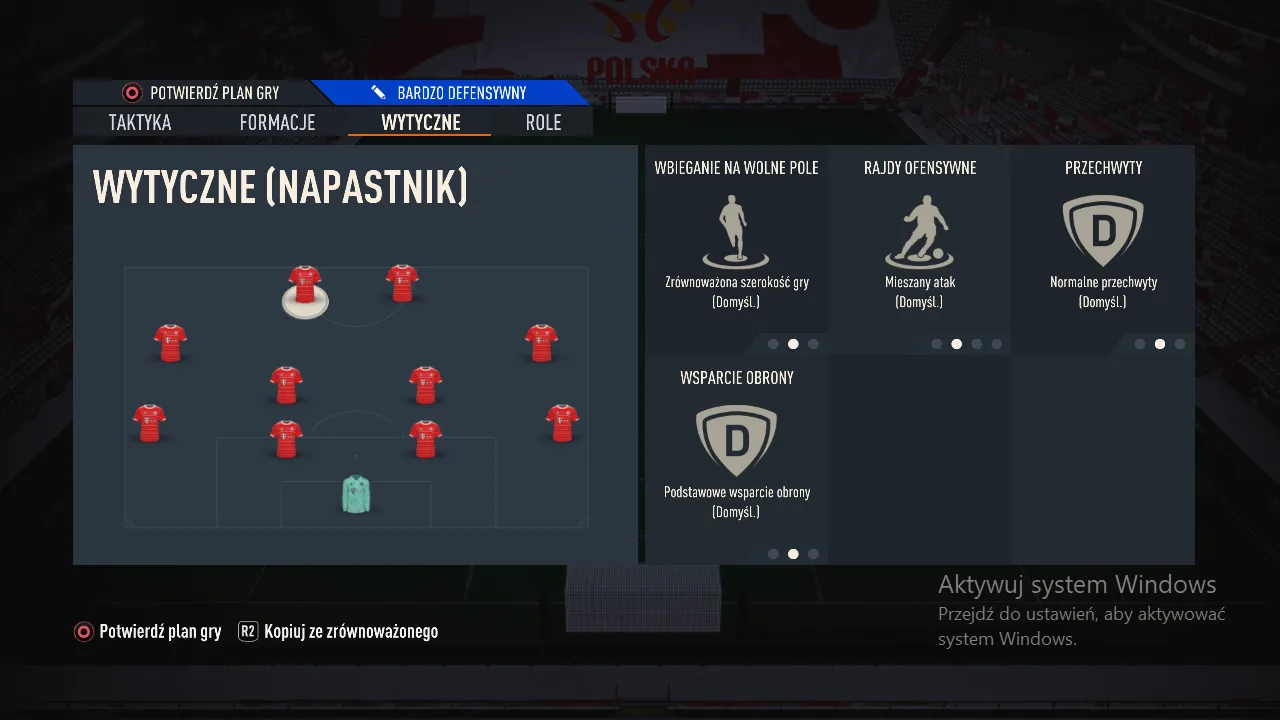Image resolution: width=1280 pixels, height=720 pixels.
Task: Select the D shield icon under PRZECHWYTY
Action: click(1102, 230)
